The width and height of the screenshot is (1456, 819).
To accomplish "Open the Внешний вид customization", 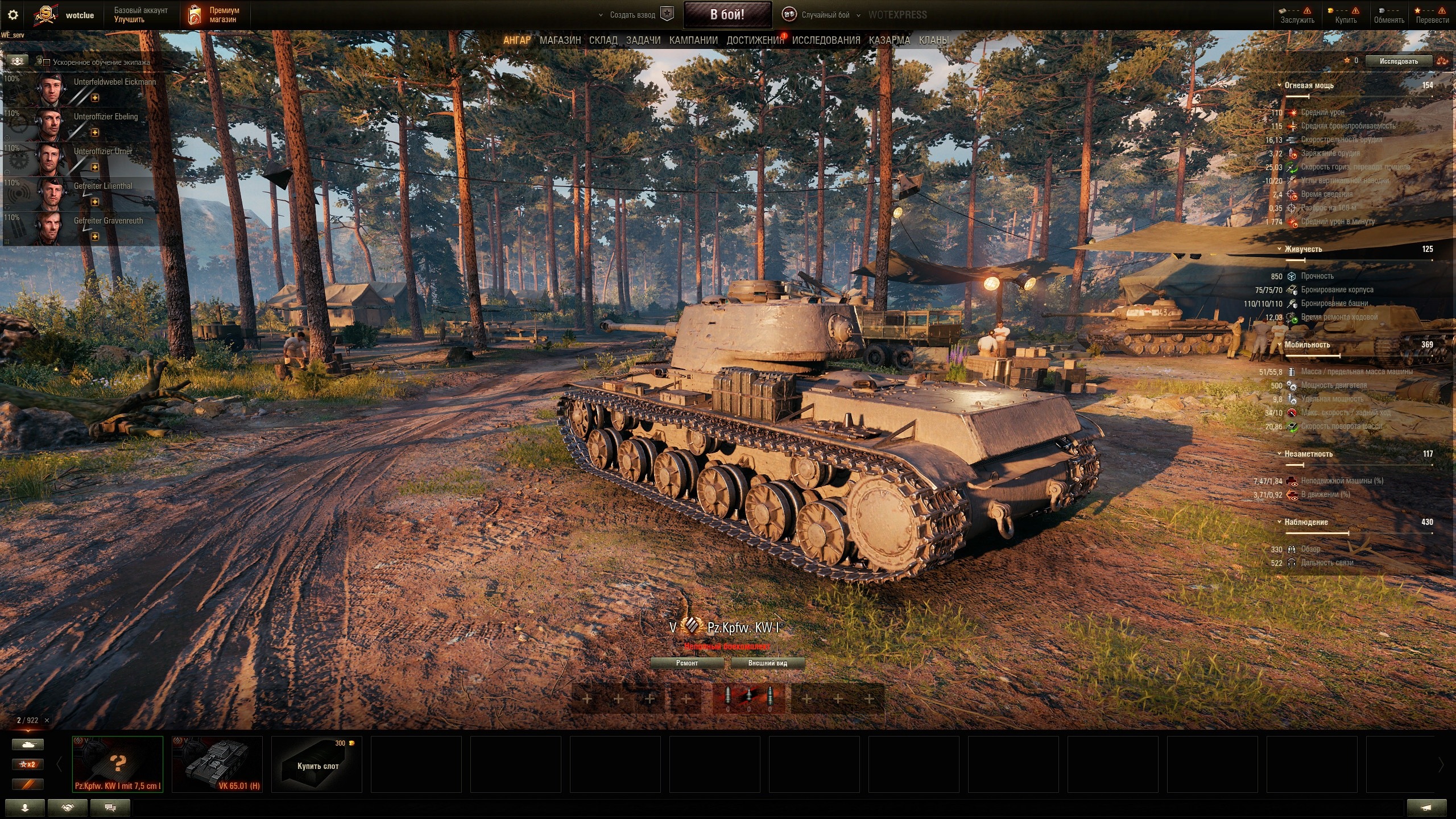I will click(x=767, y=663).
